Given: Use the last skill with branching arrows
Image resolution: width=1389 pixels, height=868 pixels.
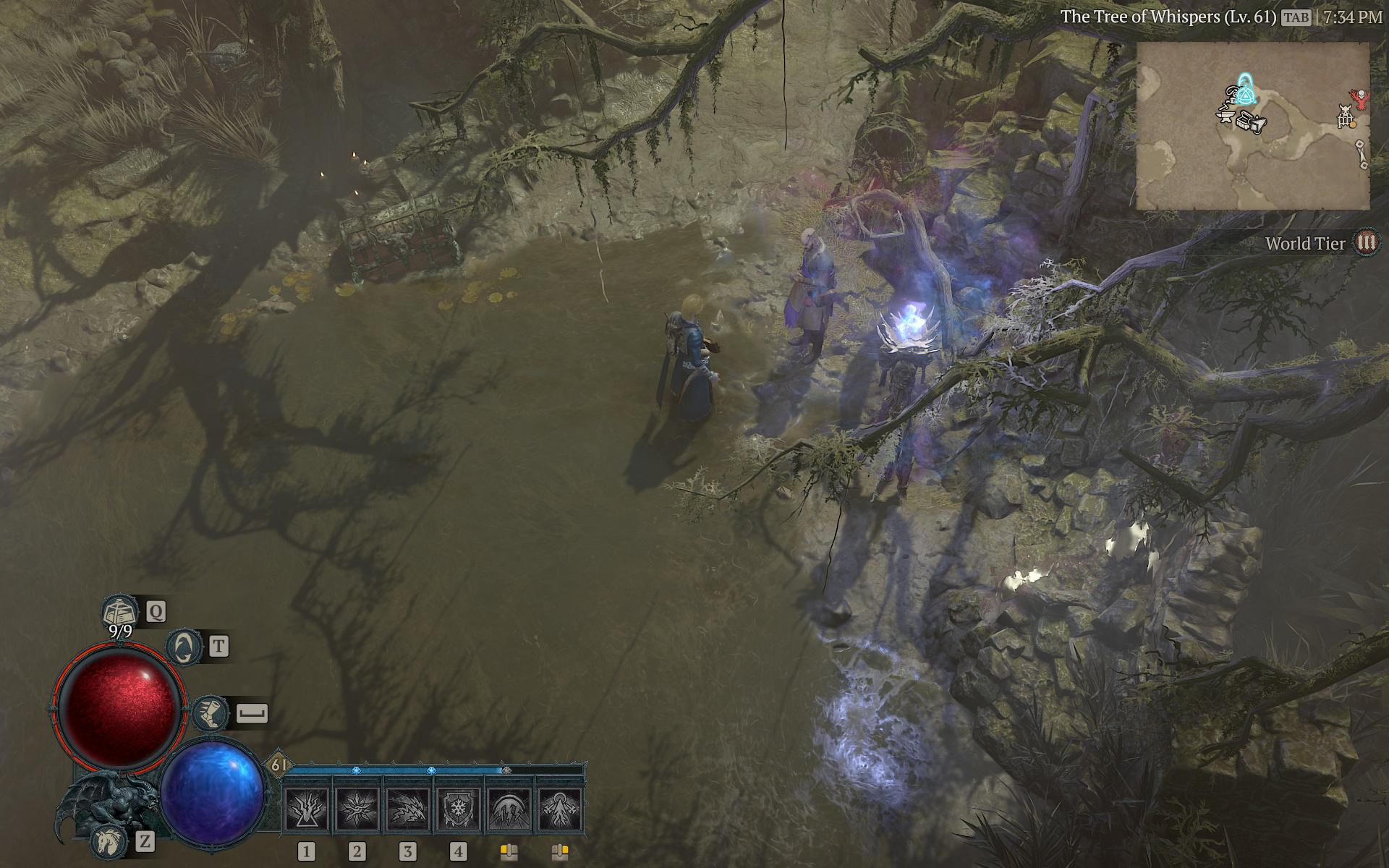Looking at the screenshot, I should tap(560, 809).
